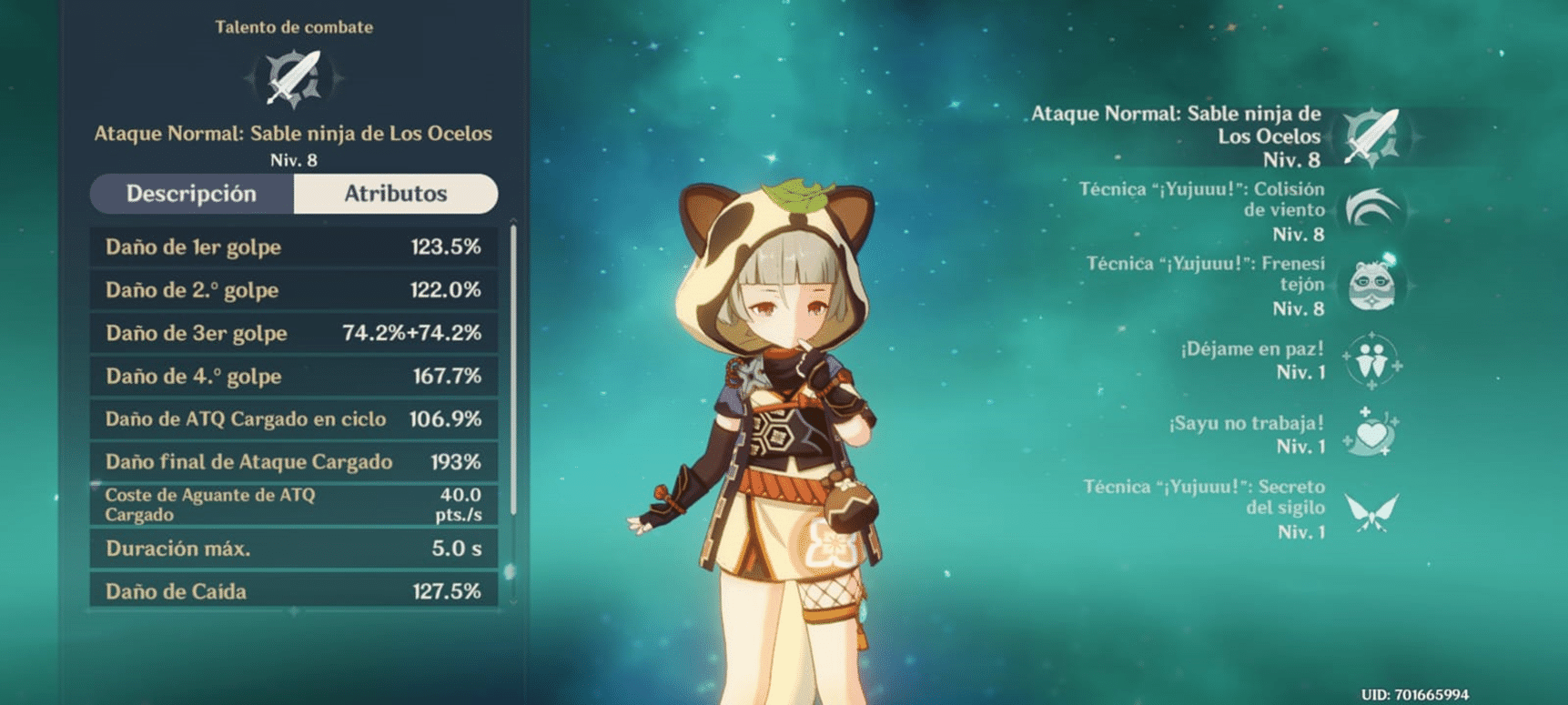This screenshot has width=1568, height=705.
Task: Select the Daño de Caída entry
Action: click(x=293, y=591)
